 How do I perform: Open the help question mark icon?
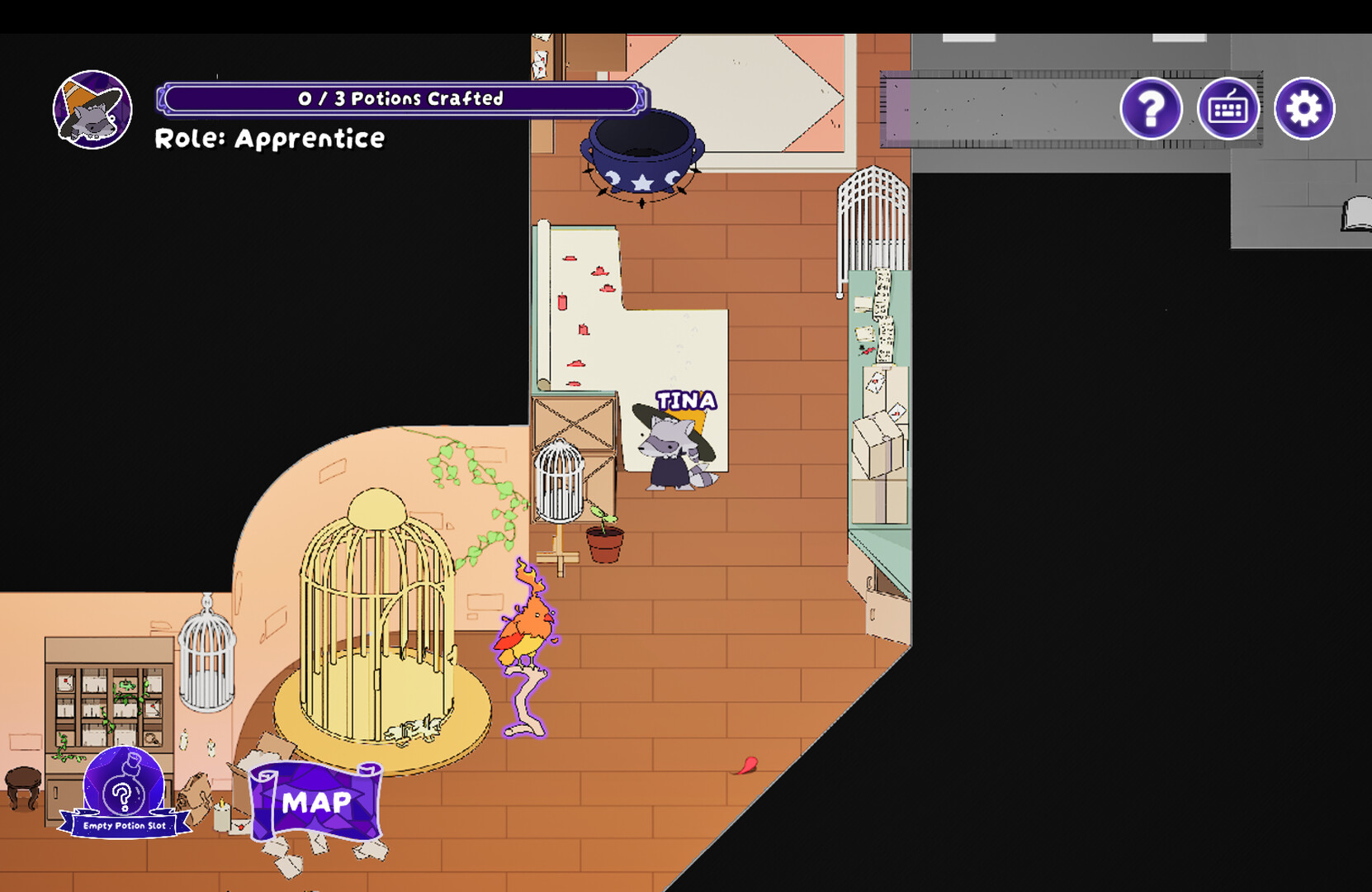pyautogui.click(x=1152, y=108)
